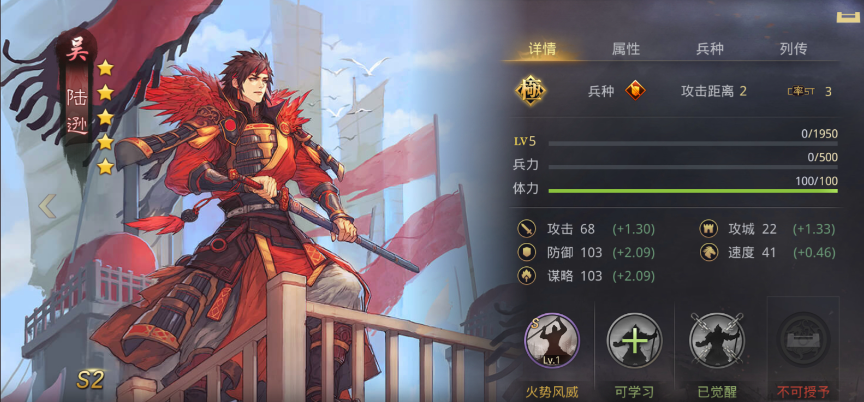Screen dimensions: 864x402
Task: Click the gold 极 rarity badge
Action: coord(530,91)
